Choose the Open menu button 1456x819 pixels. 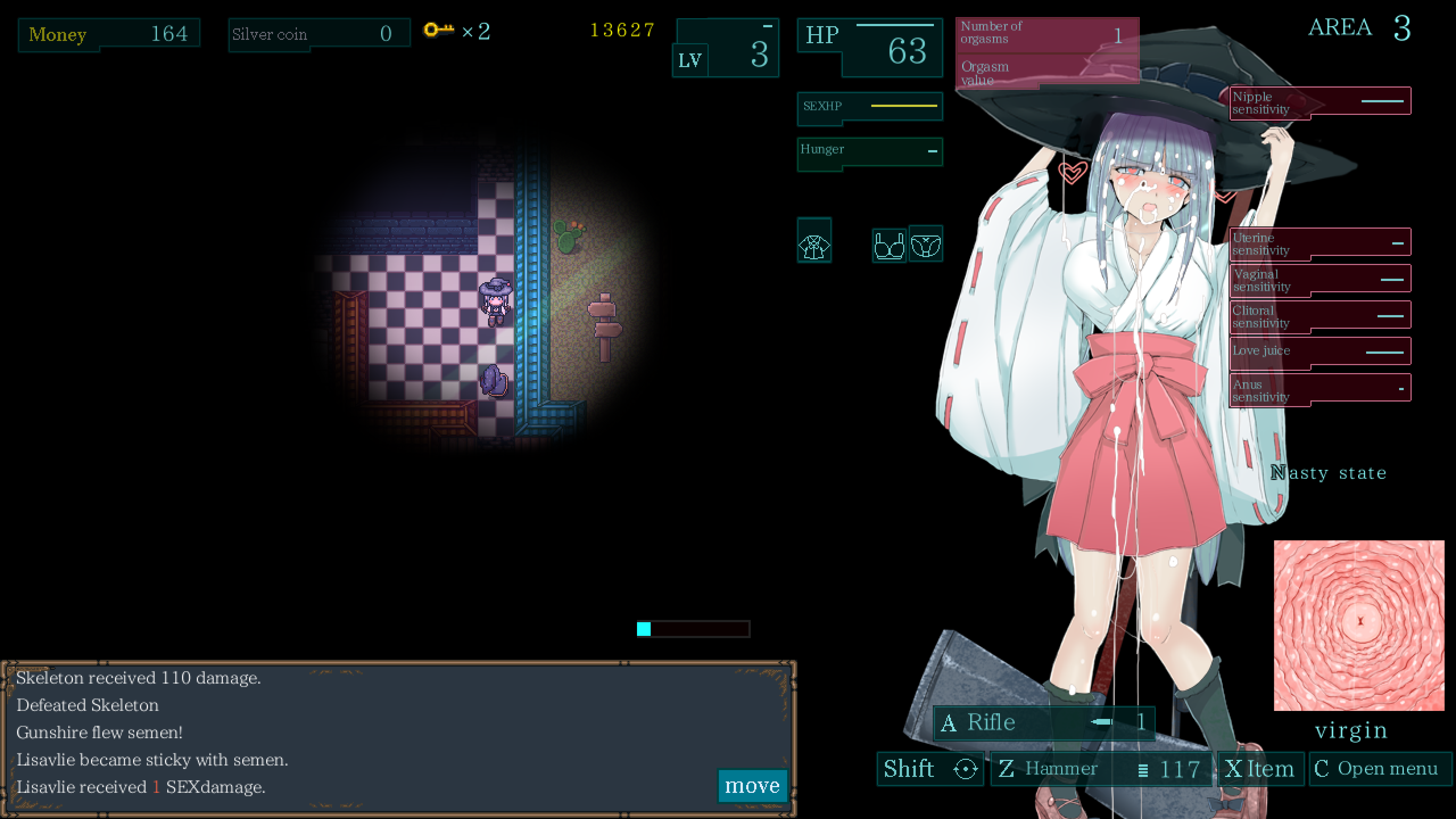click(1379, 769)
